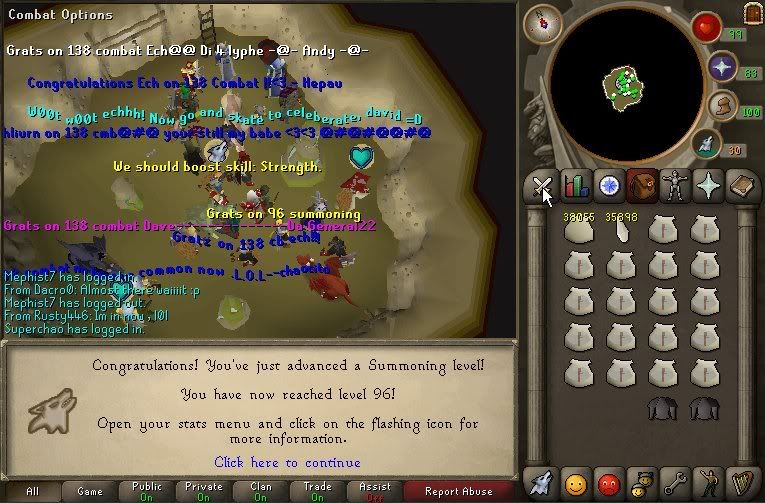Switch to the Stats bar-chart tab
Viewport: 765px width, 503px height.
pos(575,186)
